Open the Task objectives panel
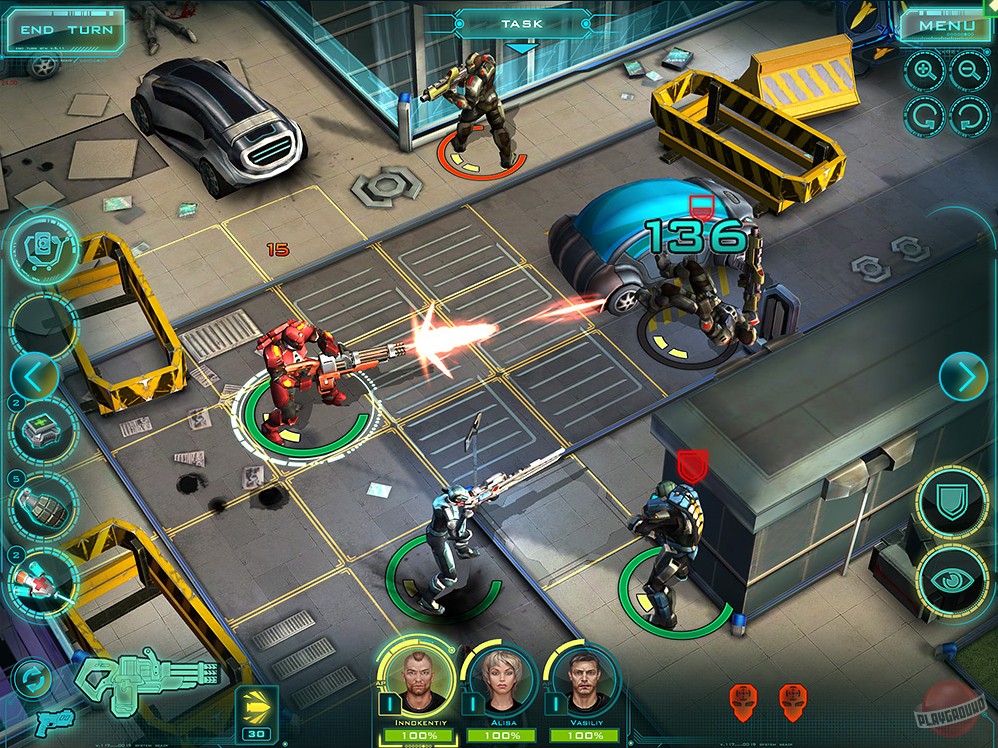The image size is (998, 748). (521, 24)
